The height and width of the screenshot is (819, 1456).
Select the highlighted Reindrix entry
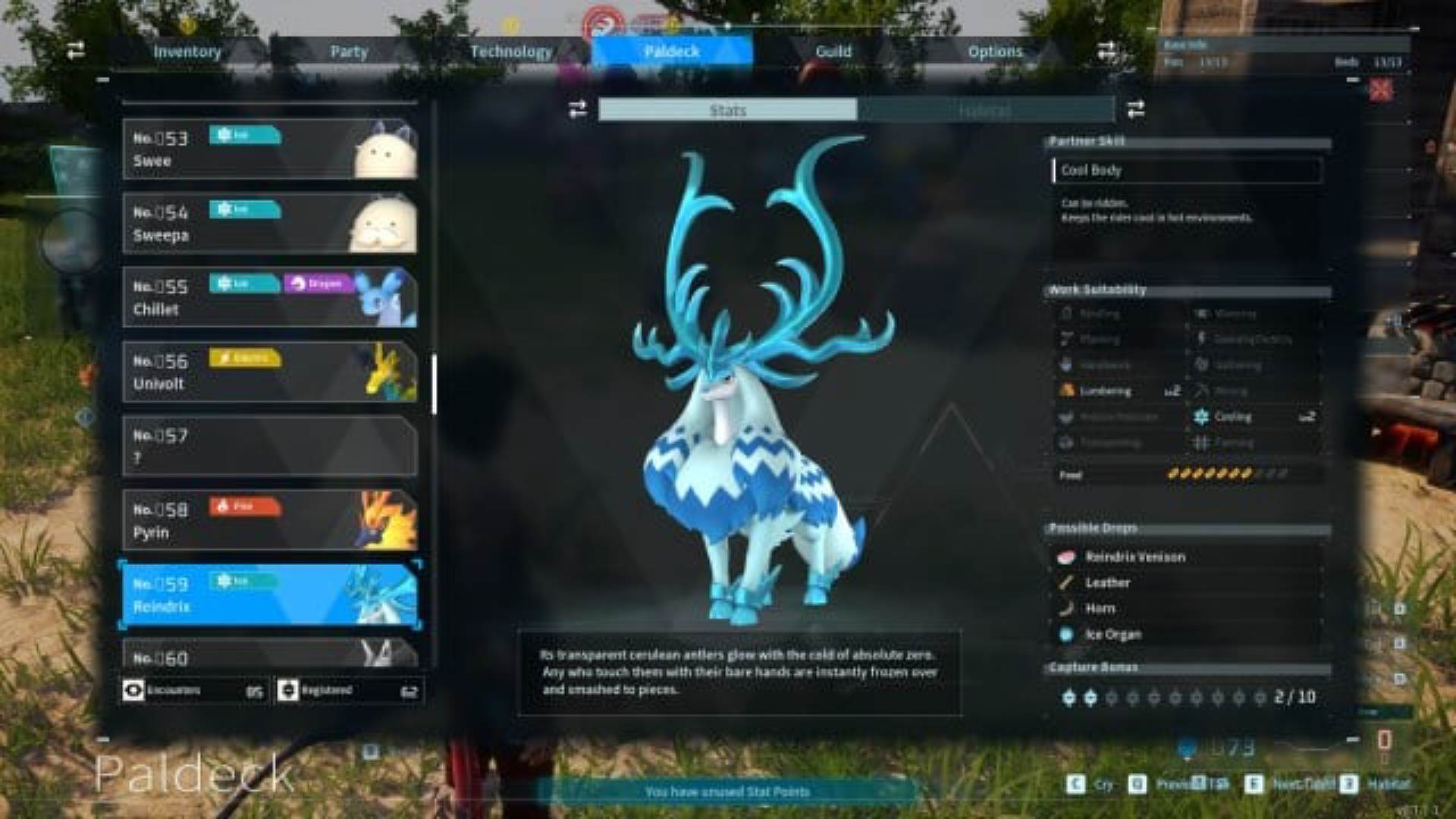(x=269, y=595)
